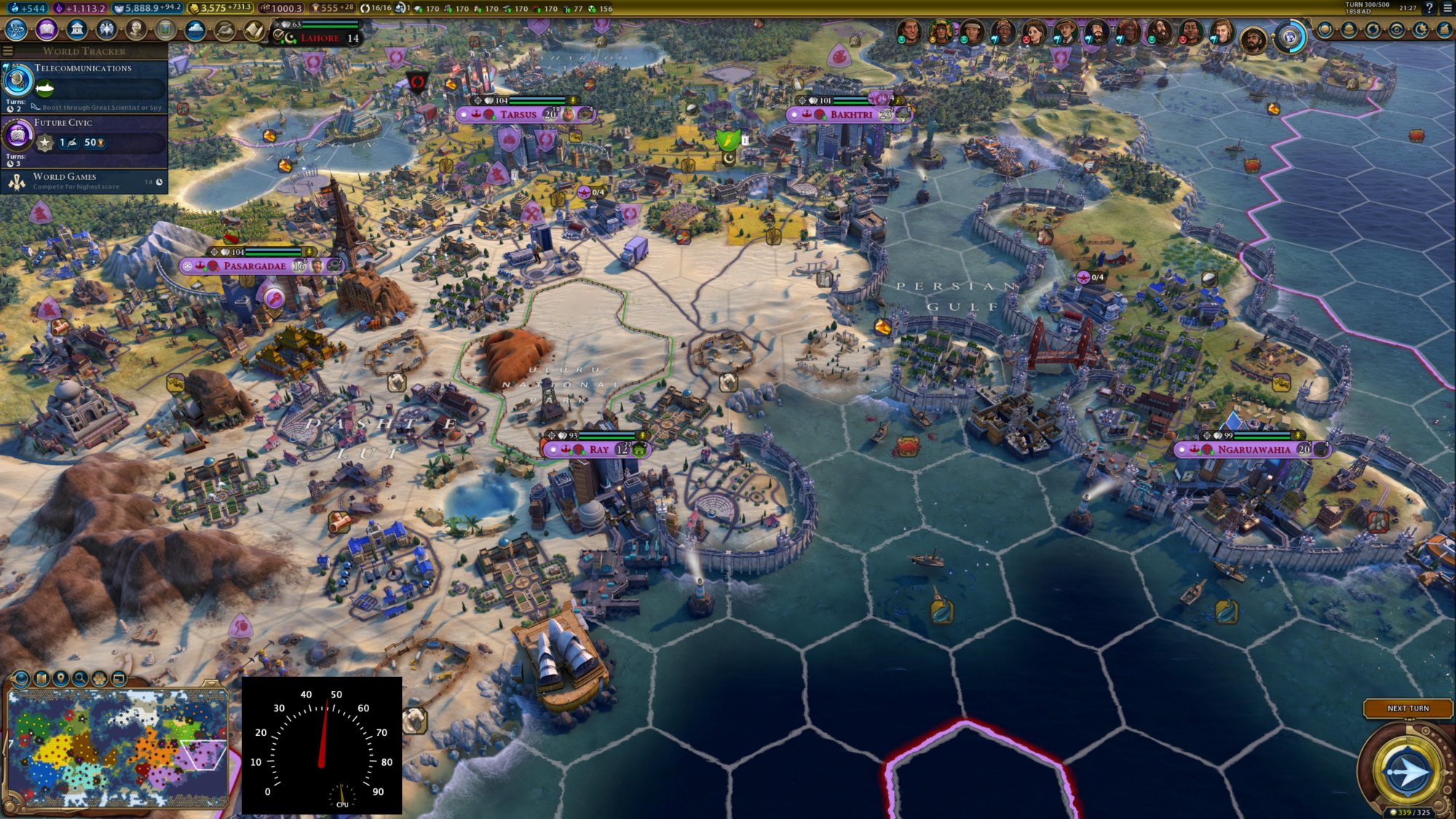Toggle strategic view with the globe minimap icon

(20, 678)
